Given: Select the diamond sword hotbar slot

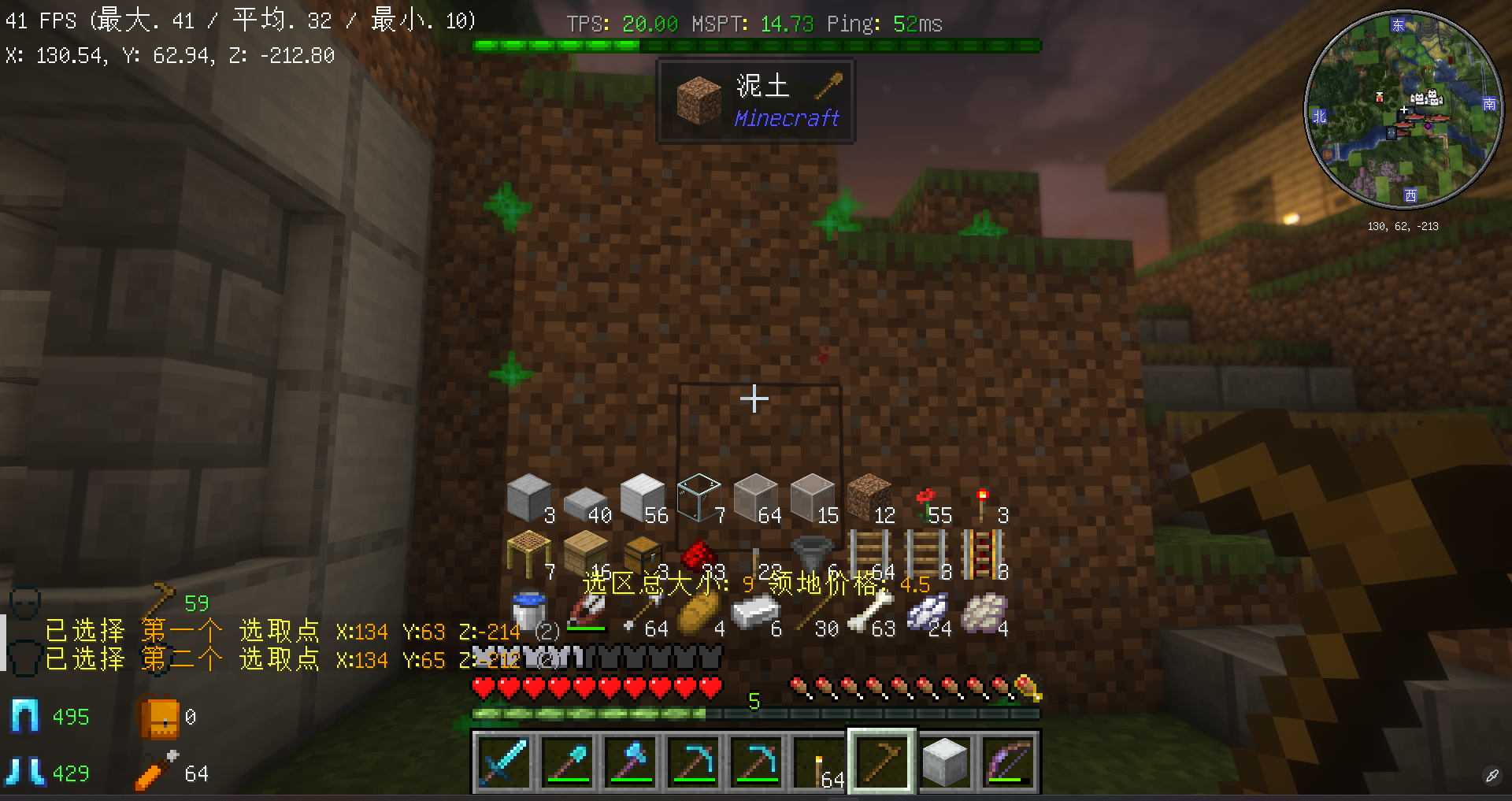Looking at the screenshot, I should (502, 762).
